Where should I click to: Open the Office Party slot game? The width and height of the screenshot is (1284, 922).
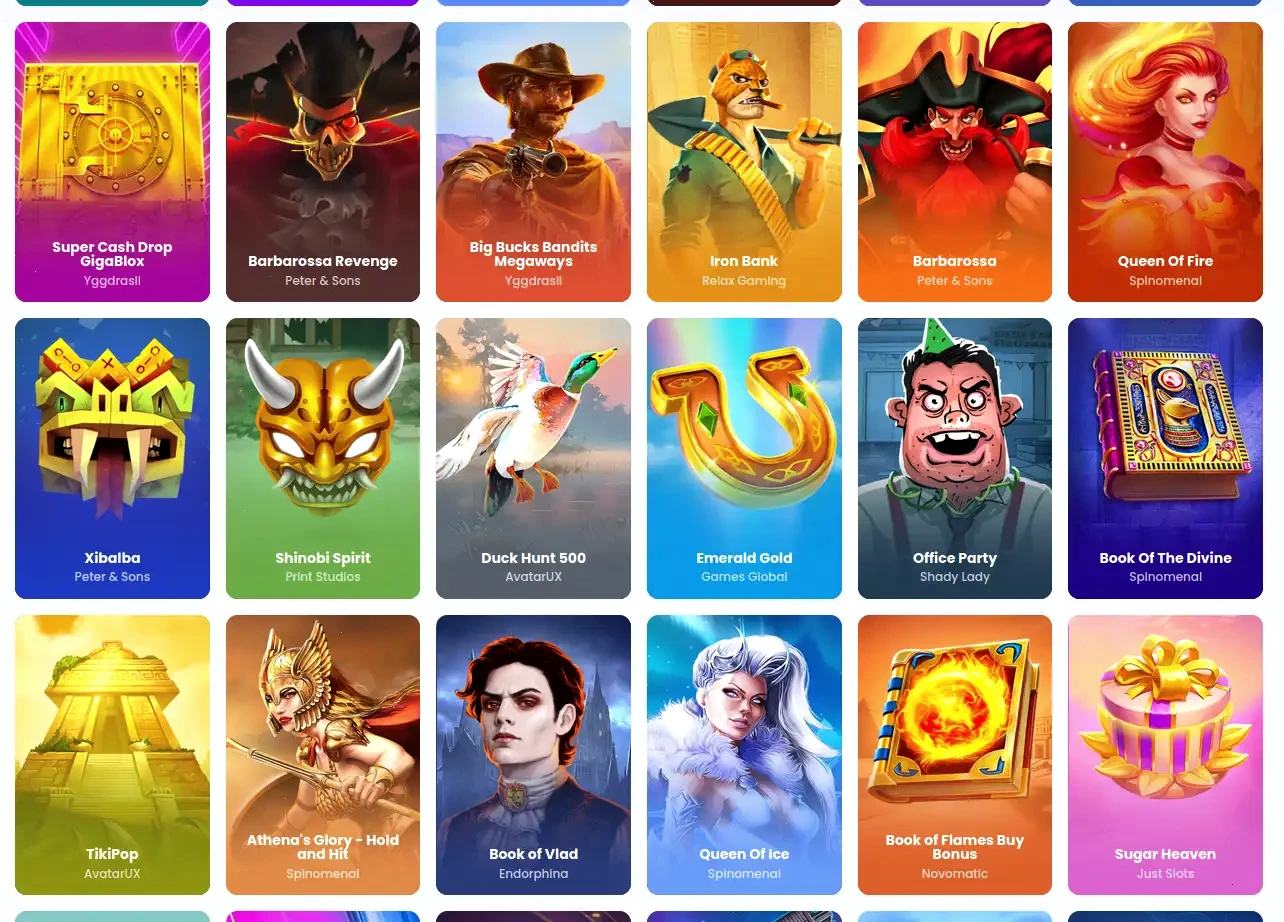click(x=954, y=458)
